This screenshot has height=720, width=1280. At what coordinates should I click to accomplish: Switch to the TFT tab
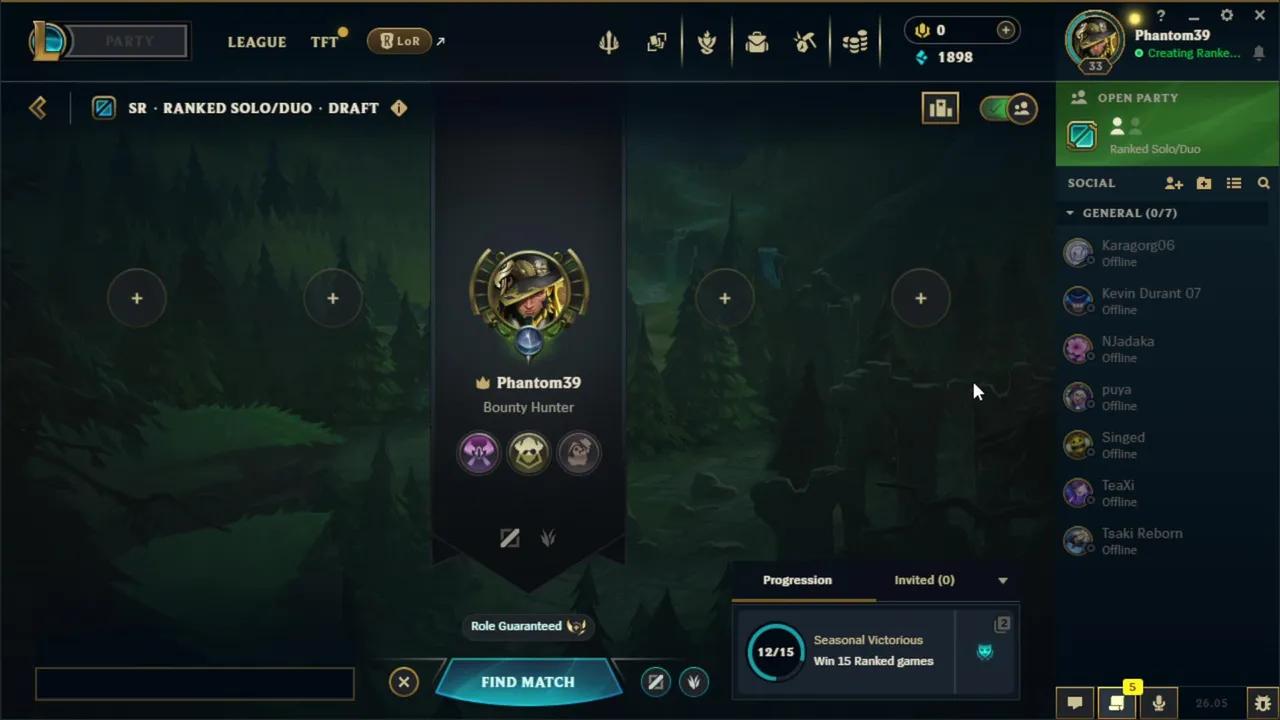pos(323,42)
